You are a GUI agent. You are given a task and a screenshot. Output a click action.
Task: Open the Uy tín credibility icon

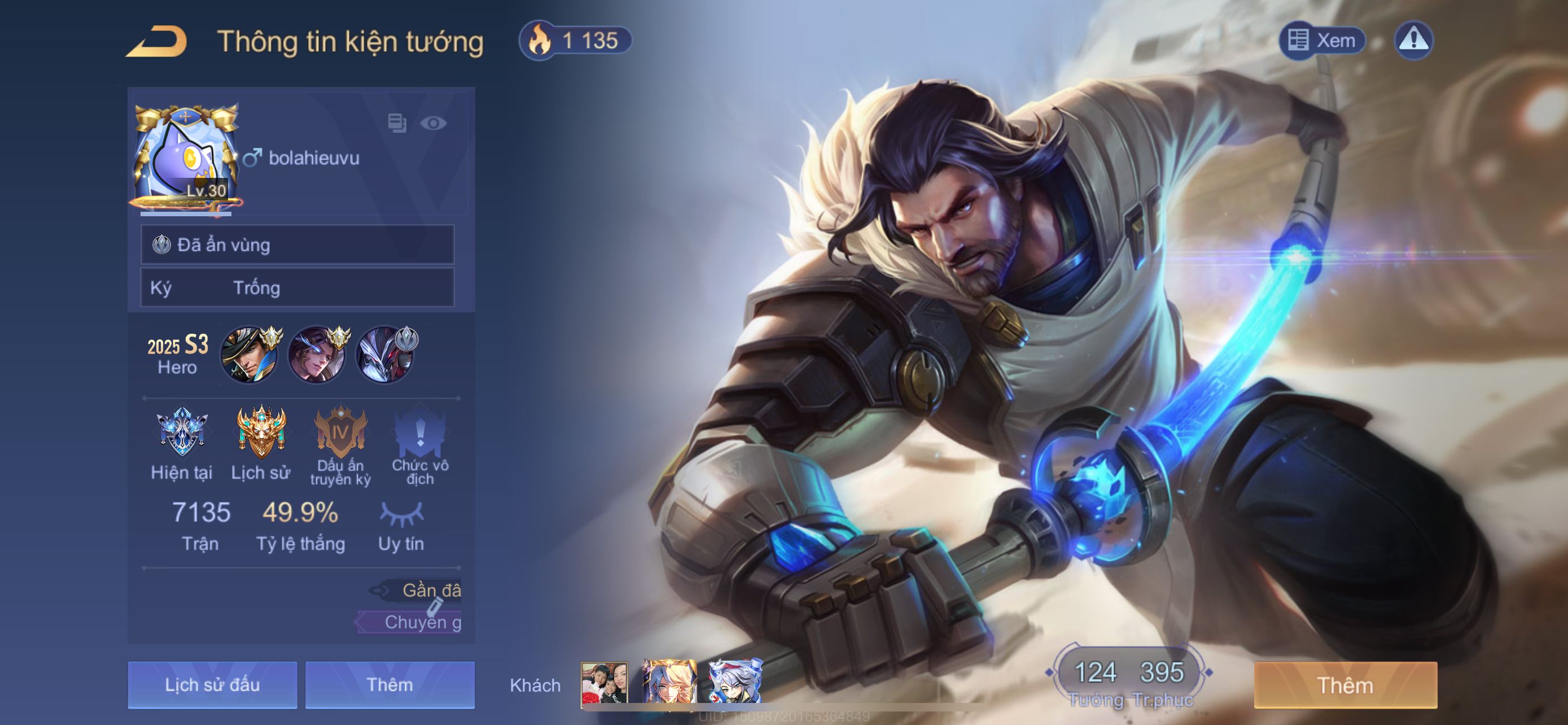(x=401, y=514)
